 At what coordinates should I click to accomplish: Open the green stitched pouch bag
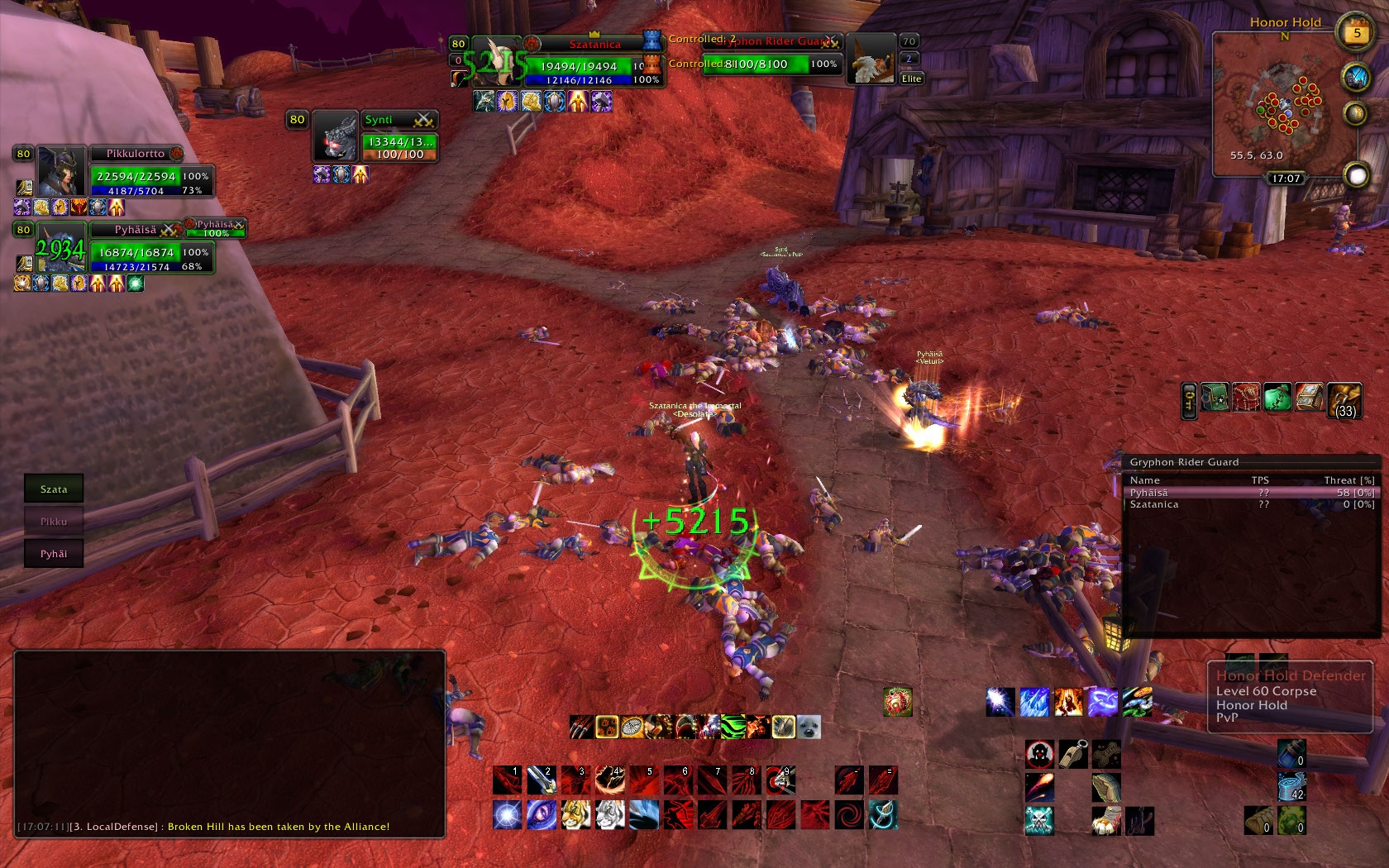(1277, 398)
